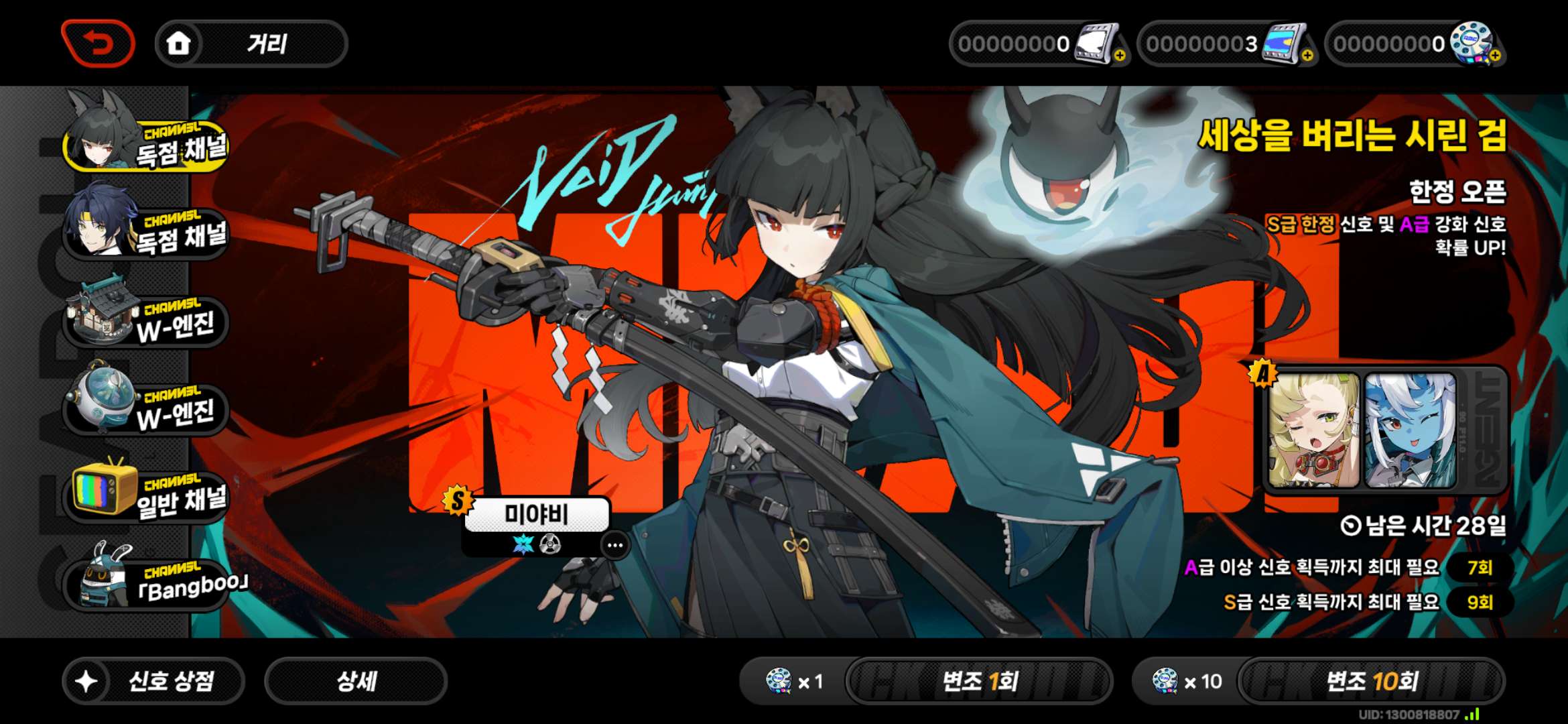Open the Signal Shop
This screenshot has height=724, width=1568.
click(153, 681)
